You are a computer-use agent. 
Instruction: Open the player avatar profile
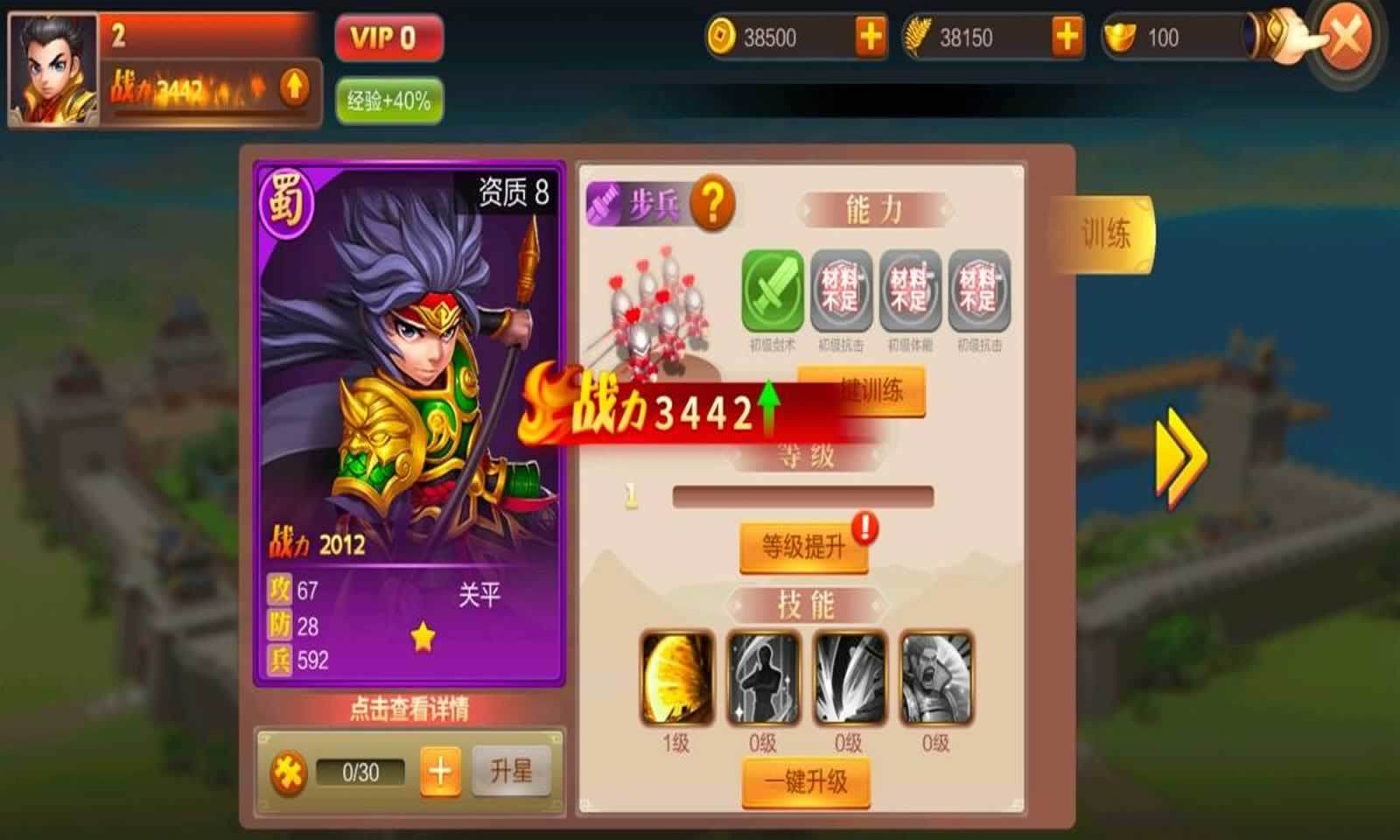(52, 70)
